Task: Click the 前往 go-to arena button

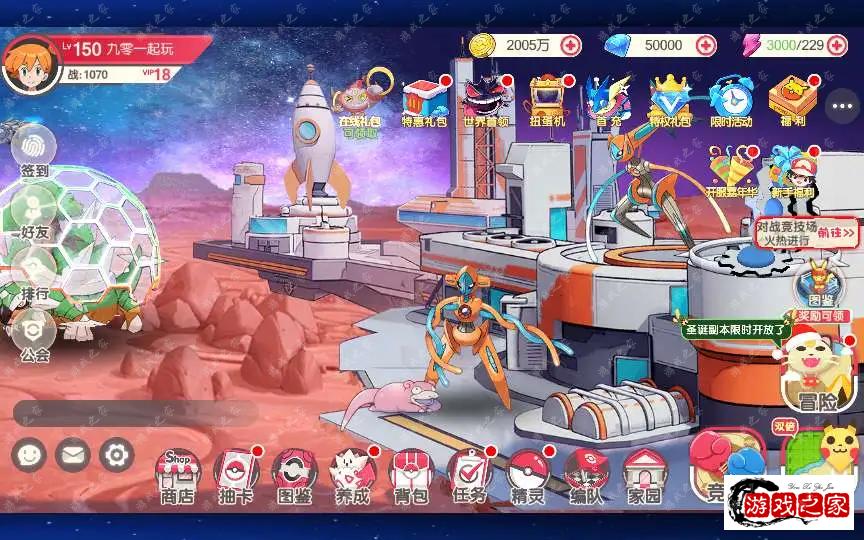Action: click(x=836, y=233)
